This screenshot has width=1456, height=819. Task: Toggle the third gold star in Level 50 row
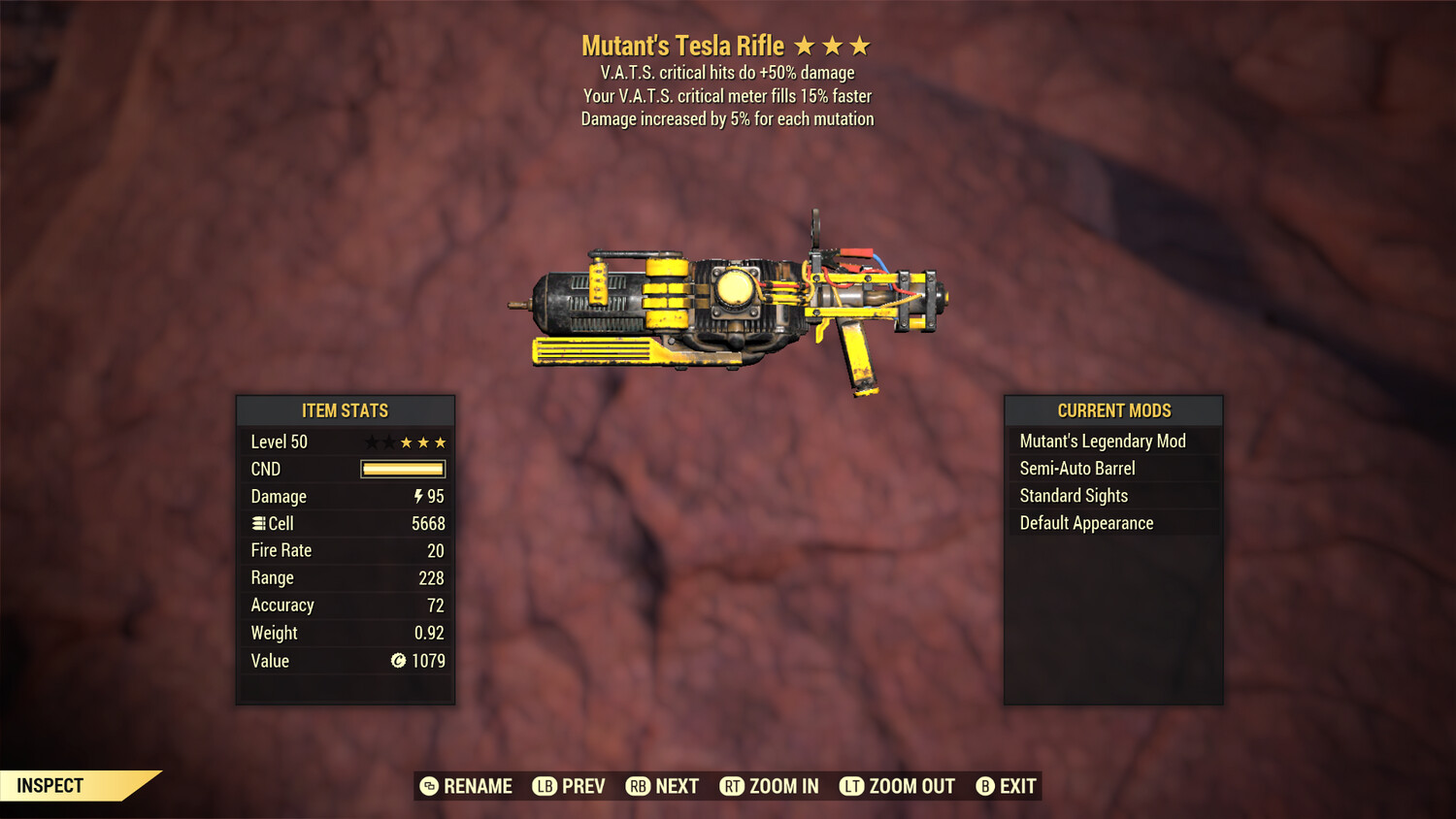point(440,442)
